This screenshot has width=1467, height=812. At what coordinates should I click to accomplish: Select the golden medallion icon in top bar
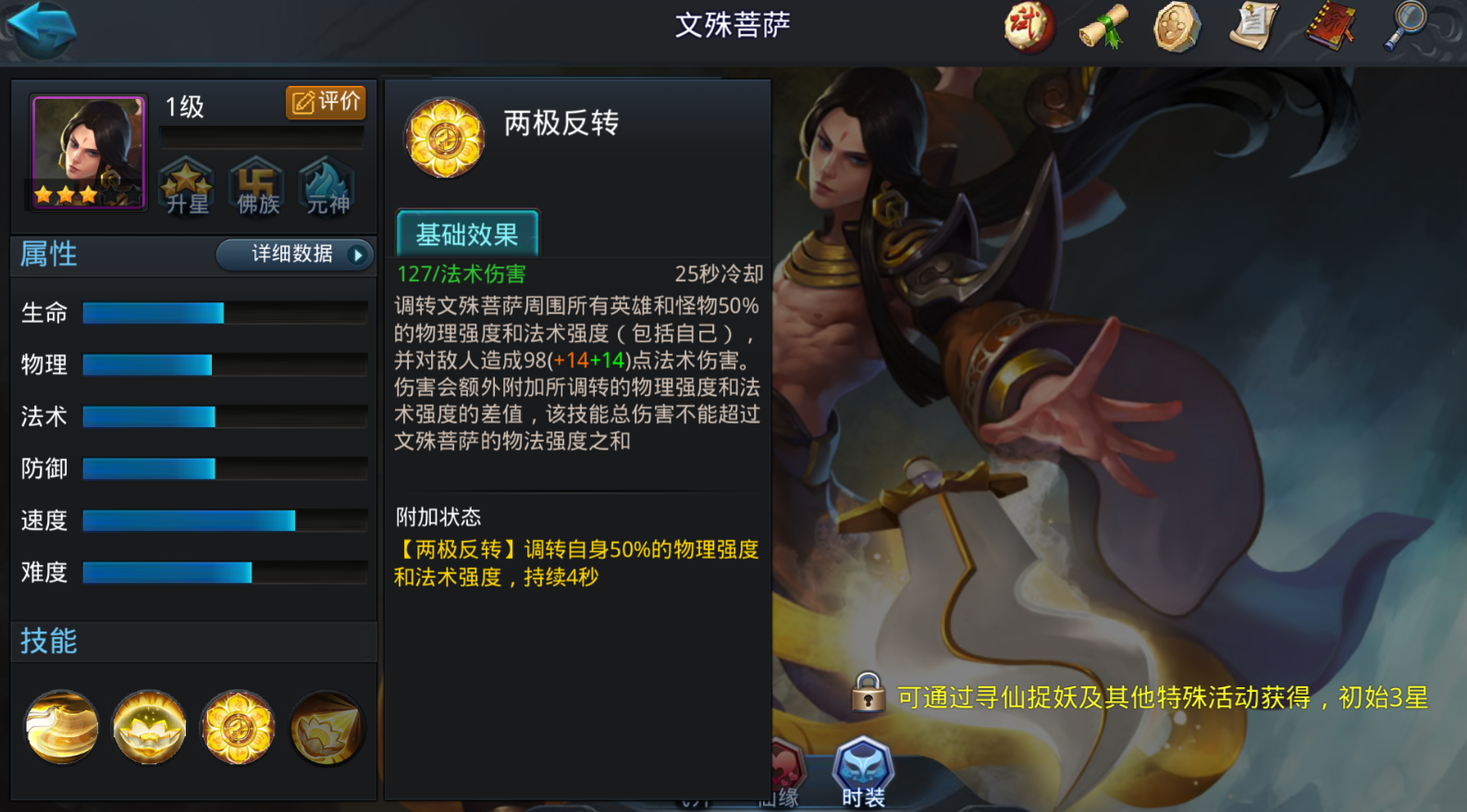[x=1177, y=28]
